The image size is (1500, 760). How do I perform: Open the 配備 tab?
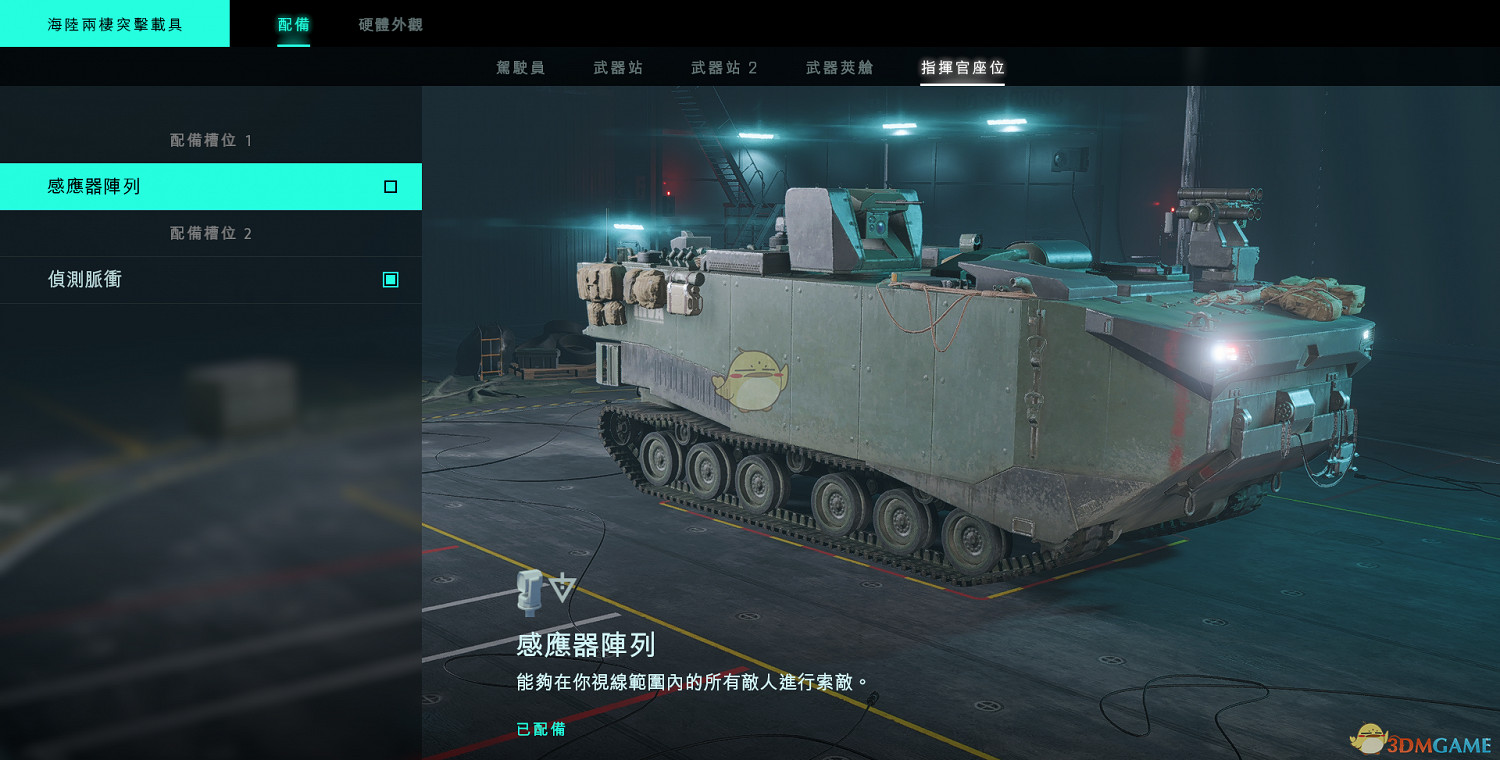[293, 26]
